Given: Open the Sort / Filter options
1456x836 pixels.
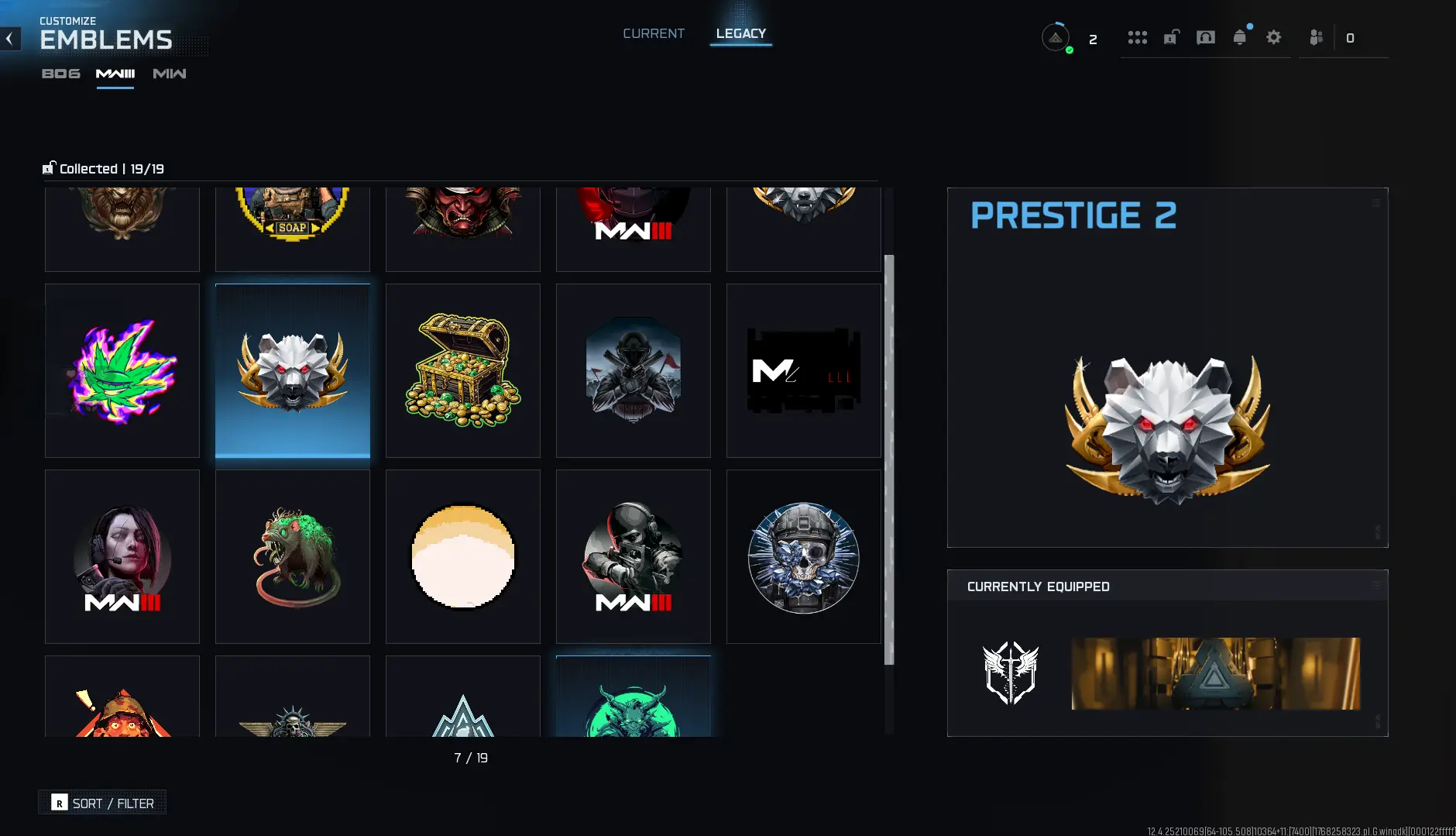Looking at the screenshot, I should pyautogui.click(x=101, y=803).
